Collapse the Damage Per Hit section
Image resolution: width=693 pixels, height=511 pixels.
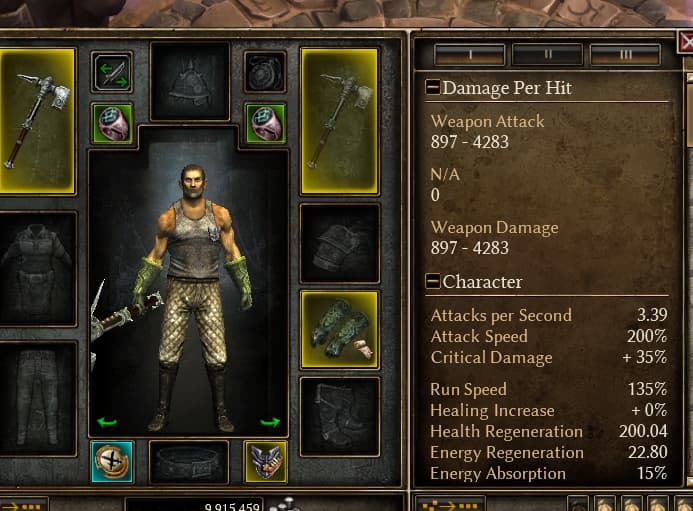[433, 88]
